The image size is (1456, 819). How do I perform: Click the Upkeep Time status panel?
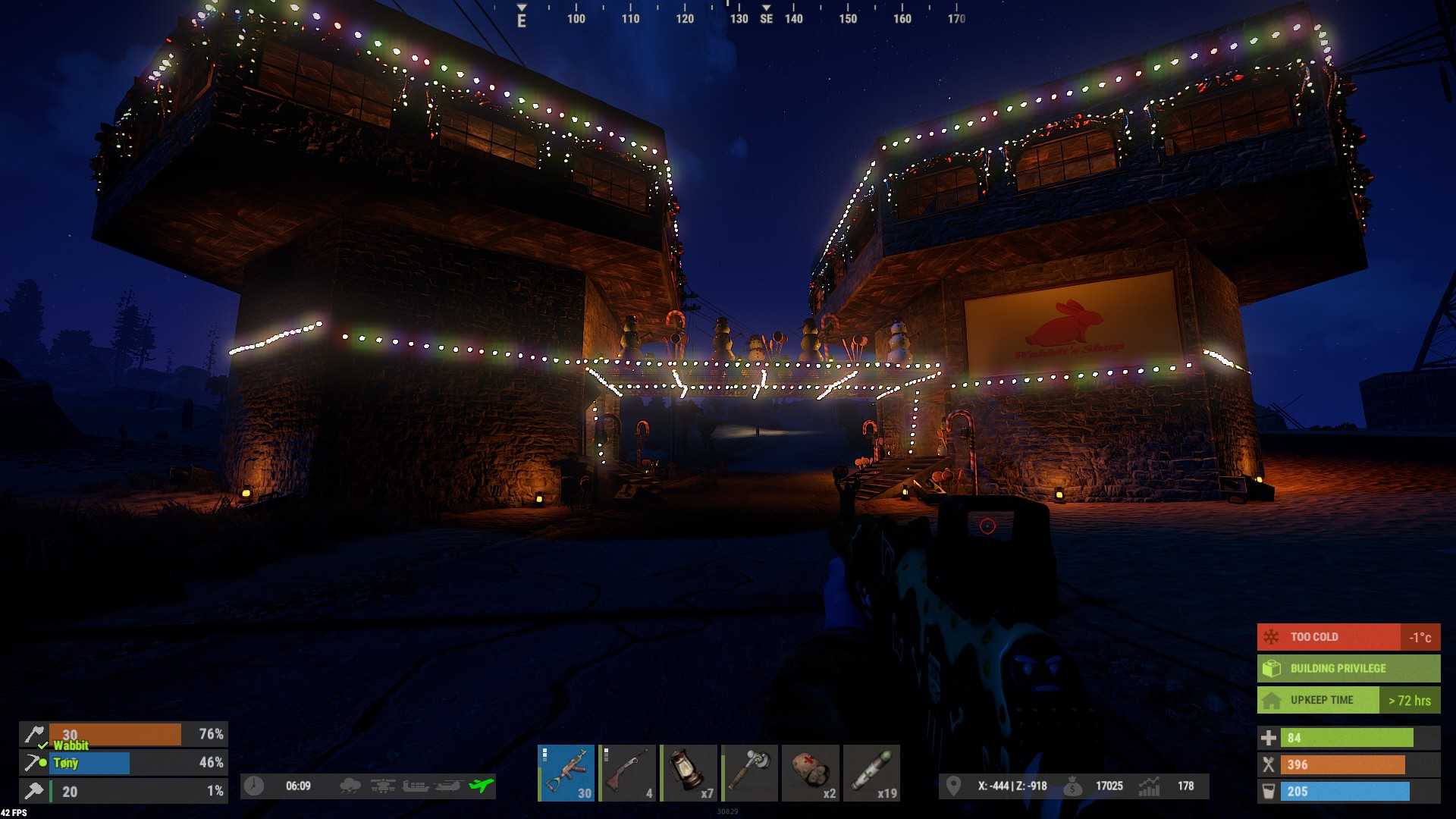click(1348, 700)
